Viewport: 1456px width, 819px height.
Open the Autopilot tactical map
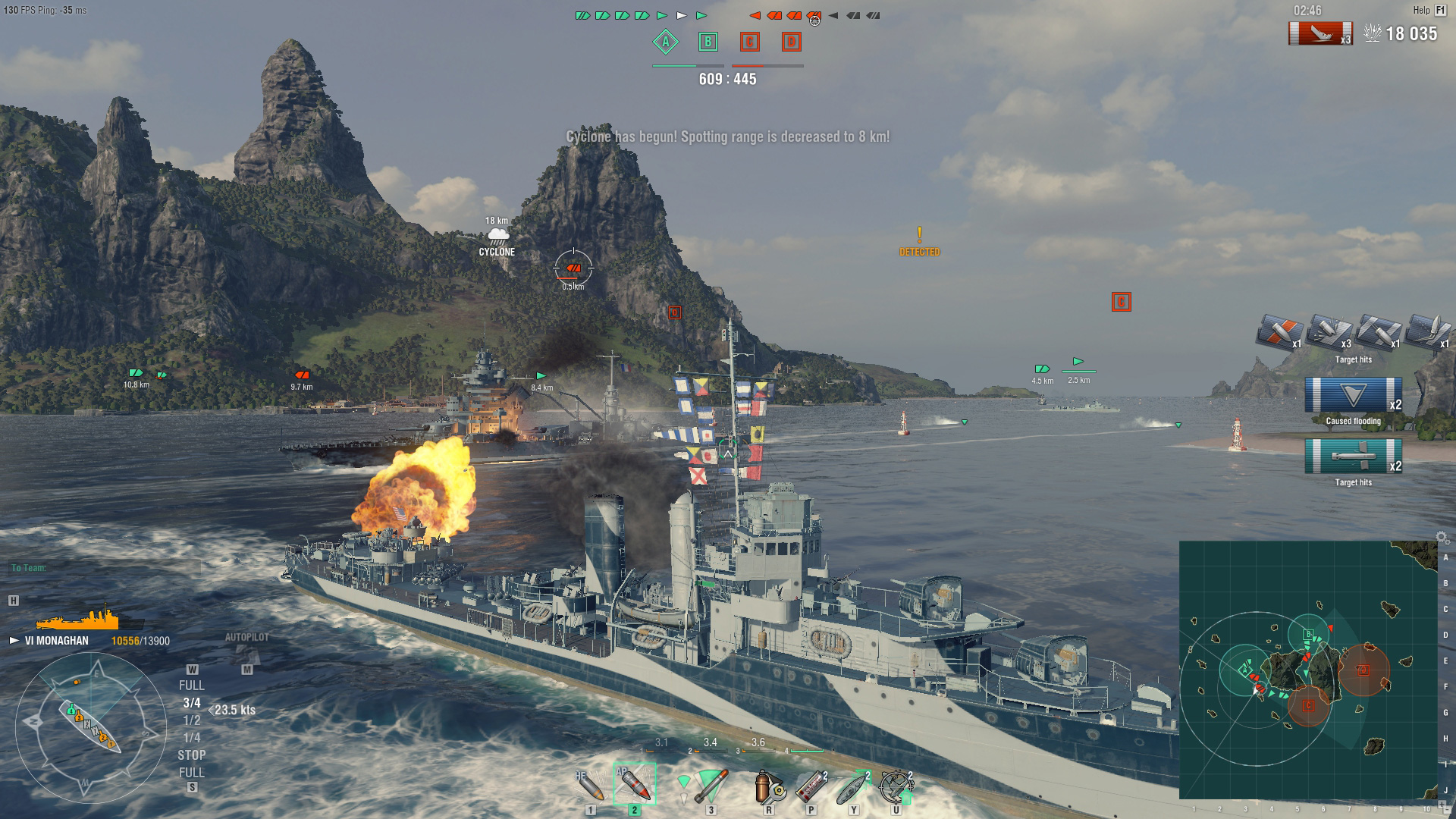(x=246, y=651)
